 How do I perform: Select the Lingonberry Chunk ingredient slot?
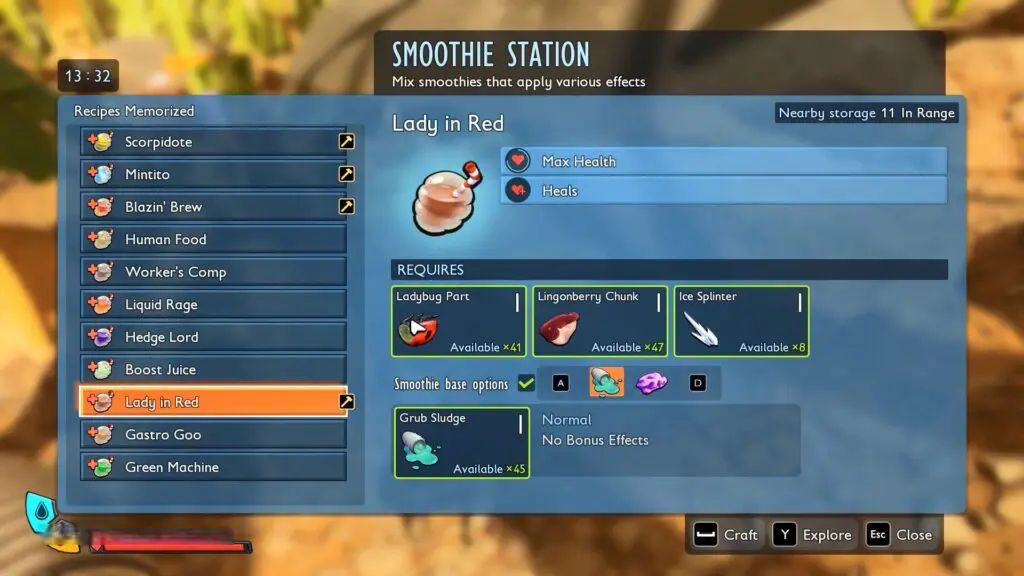click(x=600, y=321)
